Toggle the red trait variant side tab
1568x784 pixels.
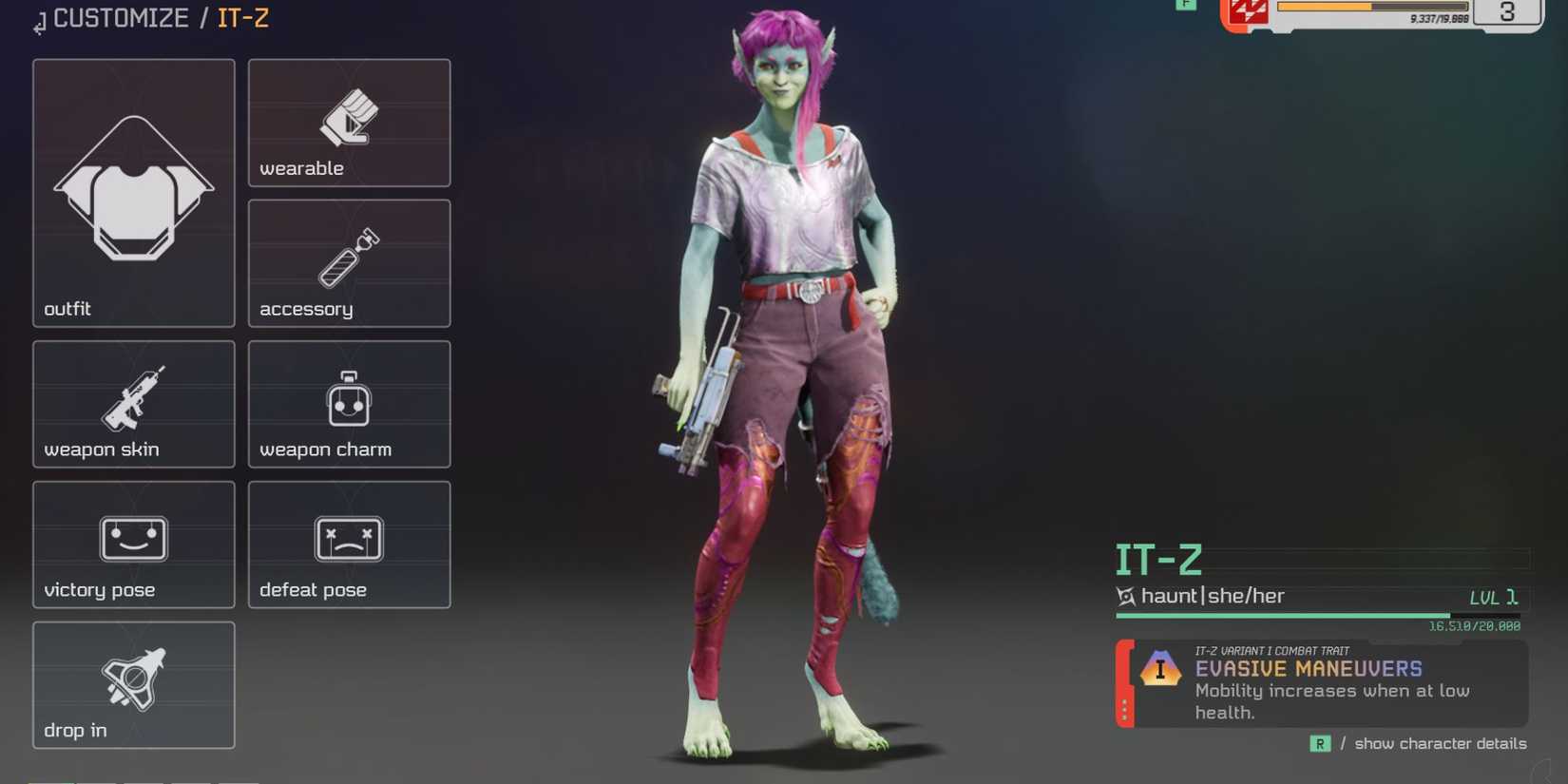(1126, 682)
